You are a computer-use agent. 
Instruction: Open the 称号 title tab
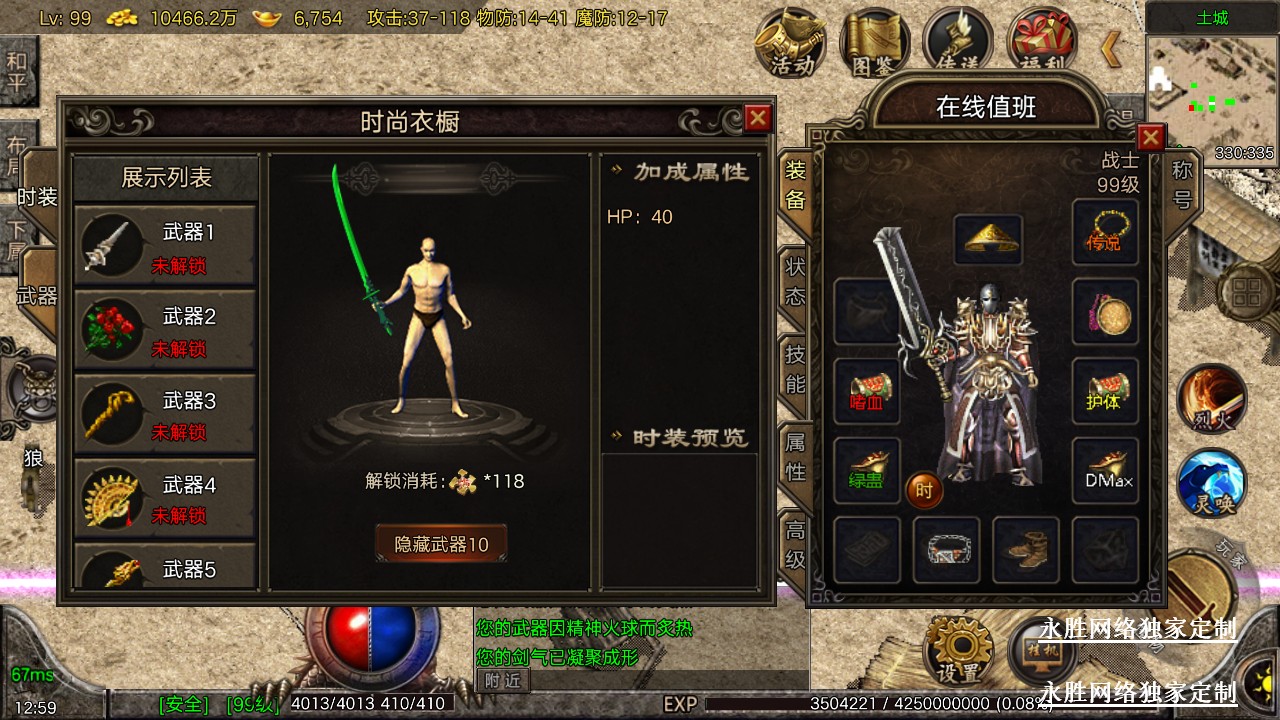1182,185
